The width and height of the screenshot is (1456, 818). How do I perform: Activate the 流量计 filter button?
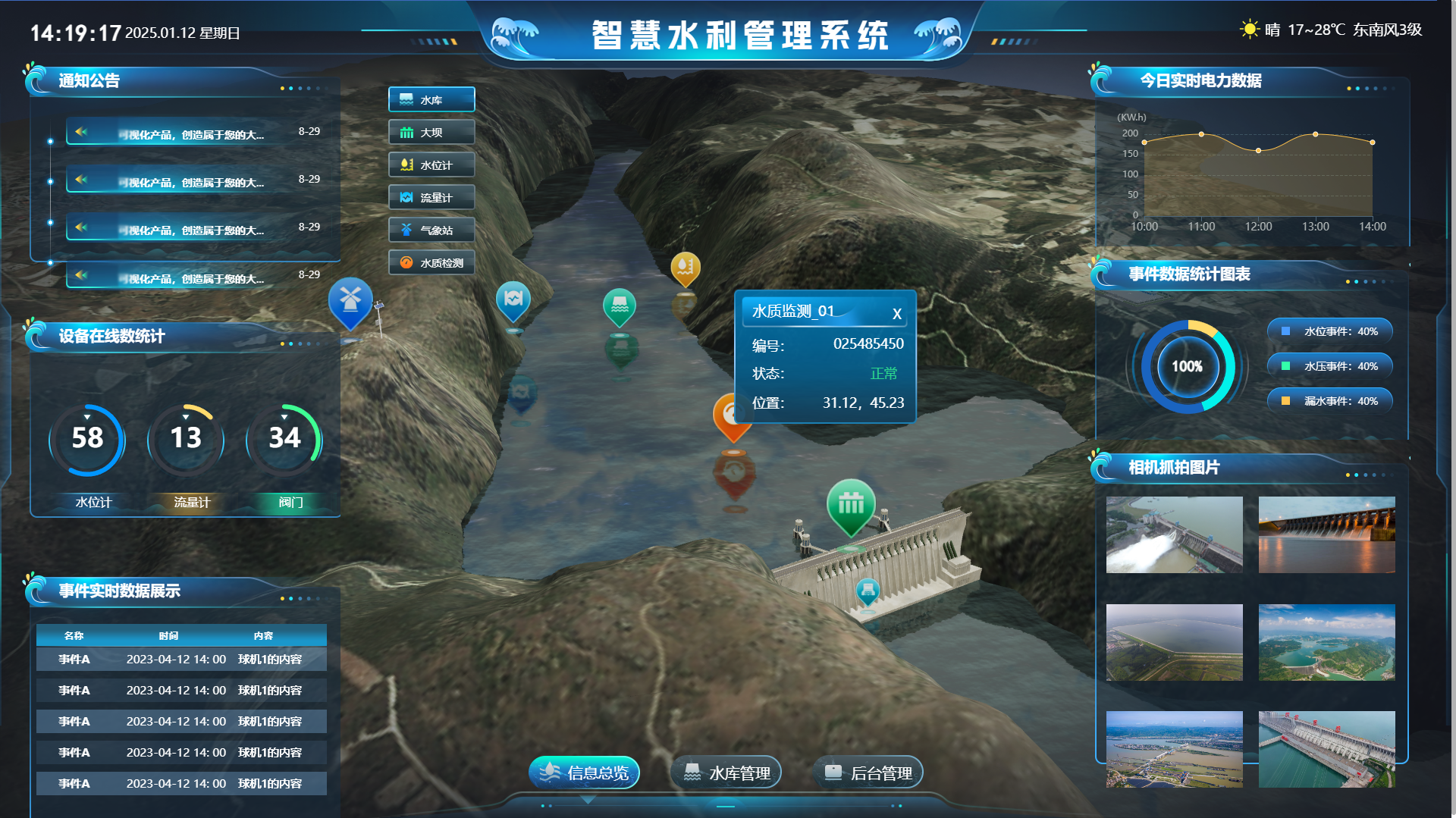pos(431,197)
